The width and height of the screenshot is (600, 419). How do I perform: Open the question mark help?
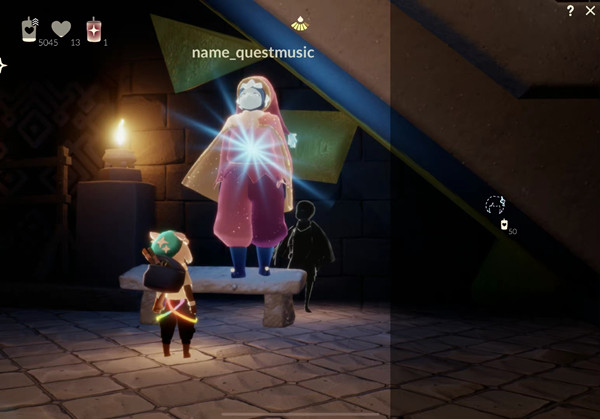(570, 11)
